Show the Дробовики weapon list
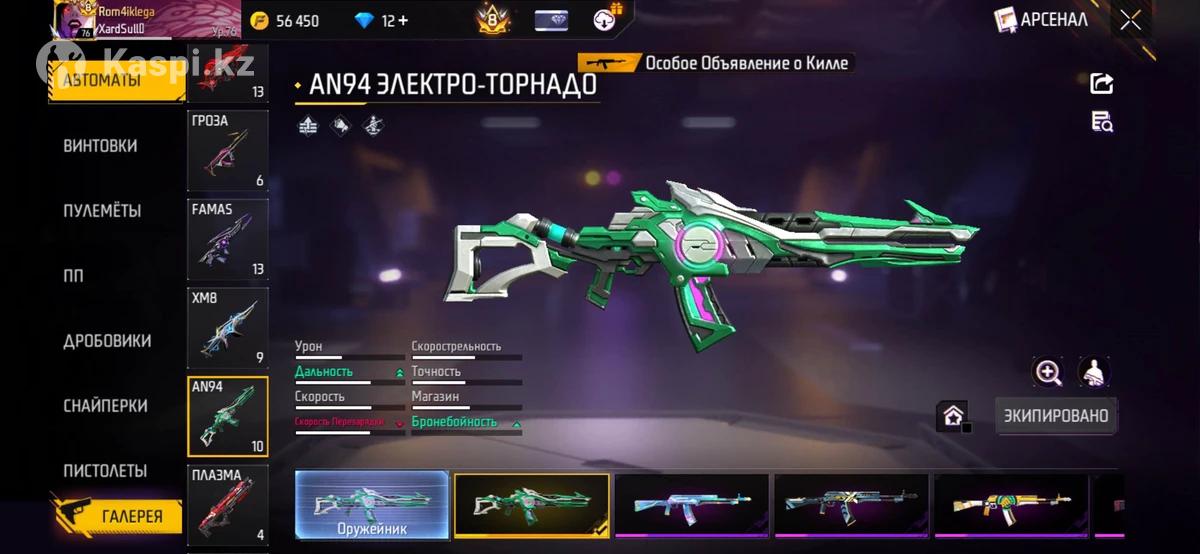The width and height of the screenshot is (1200, 554). click(107, 341)
